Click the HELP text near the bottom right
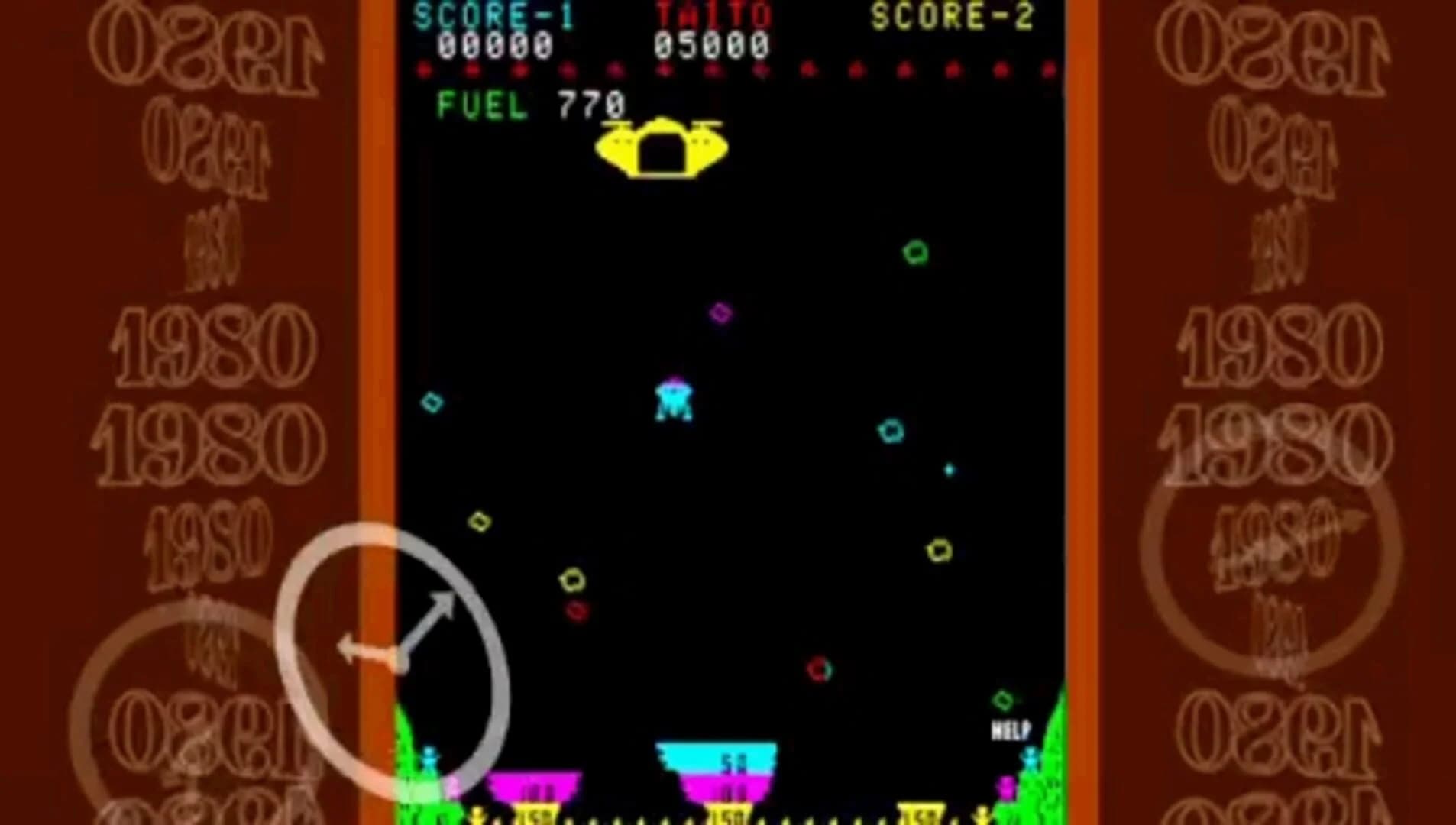The image size is (1456, 825). pos(1010,730)
